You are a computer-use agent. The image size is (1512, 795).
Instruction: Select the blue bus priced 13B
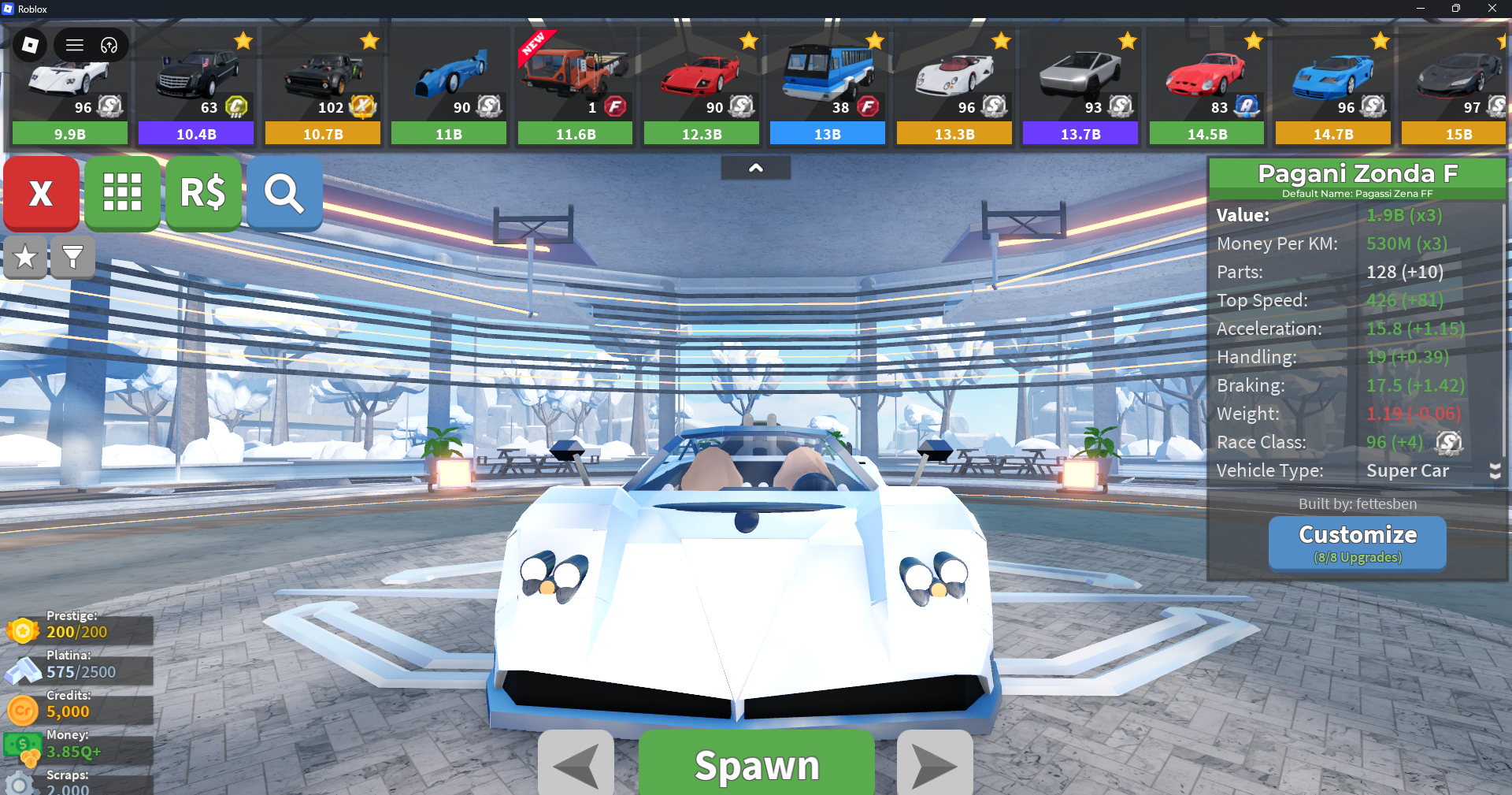[828, 87]
